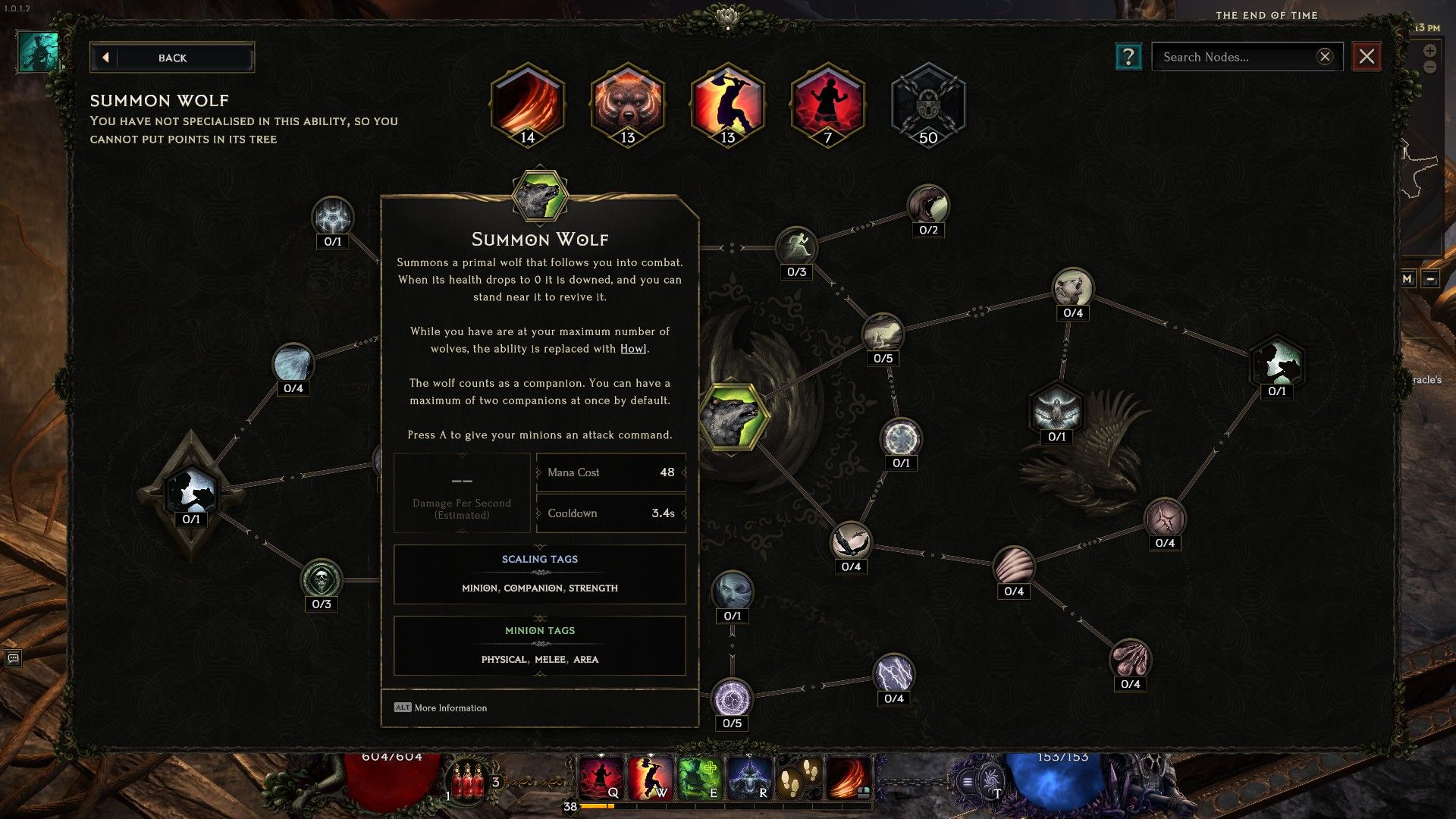The width and height of the screenshot is (1456, 819).
Task: Open the map with the M button
Action: [1407, 279]
